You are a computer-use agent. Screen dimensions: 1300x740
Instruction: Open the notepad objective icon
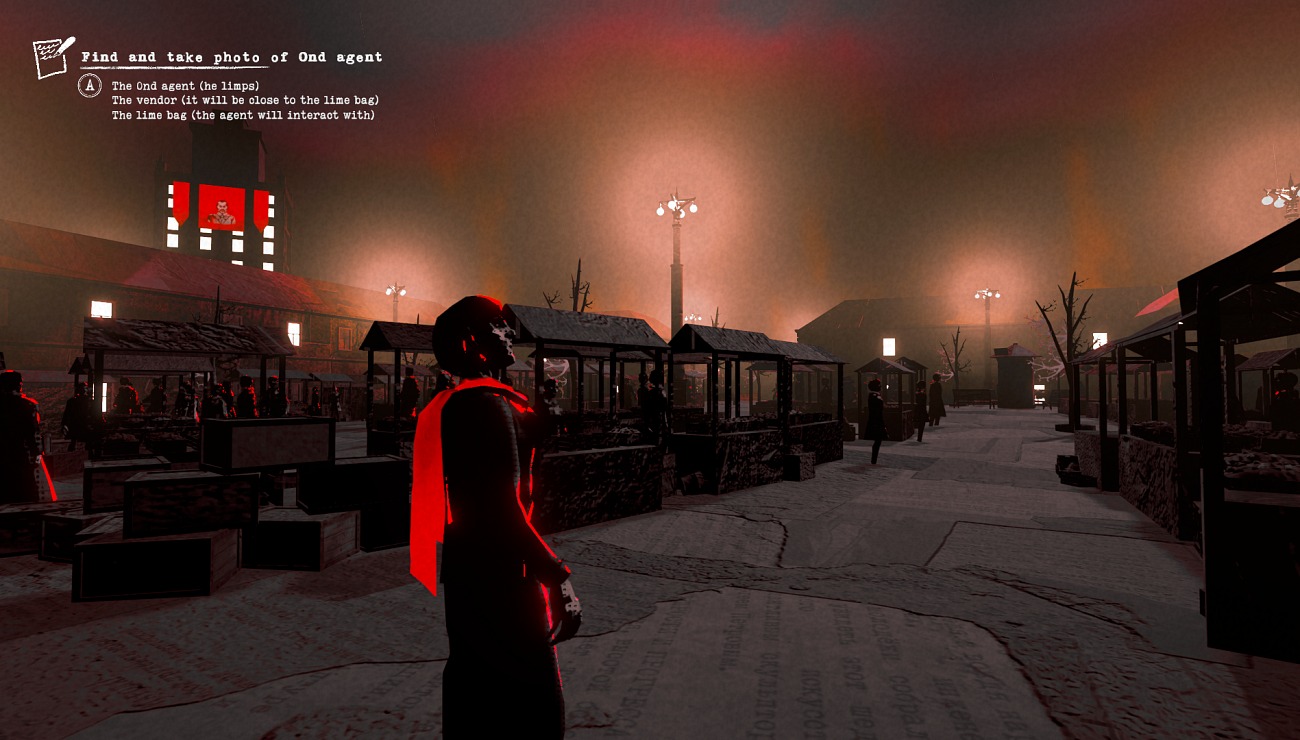52,57
